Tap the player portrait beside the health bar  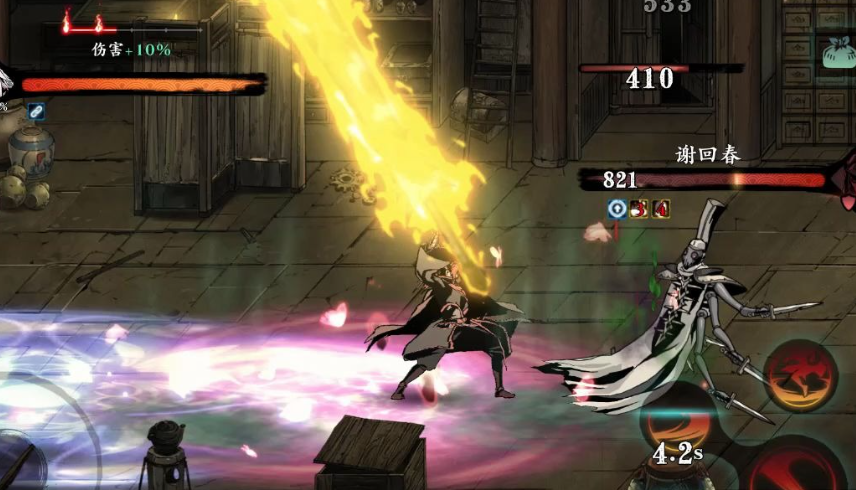6,82
